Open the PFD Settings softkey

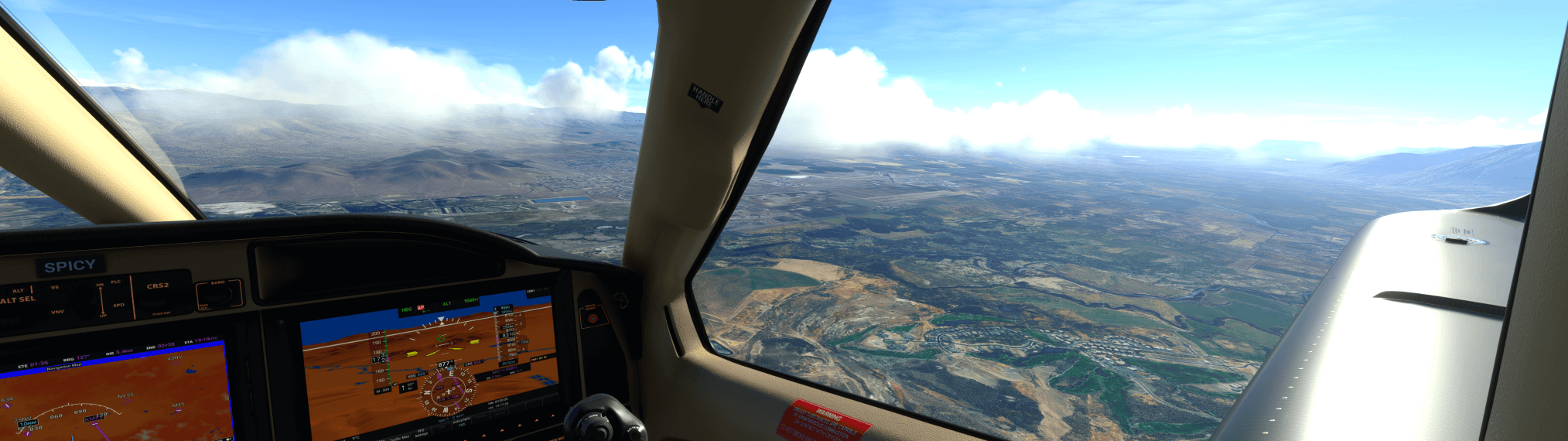pyautogui.click(x=422, y=434)
